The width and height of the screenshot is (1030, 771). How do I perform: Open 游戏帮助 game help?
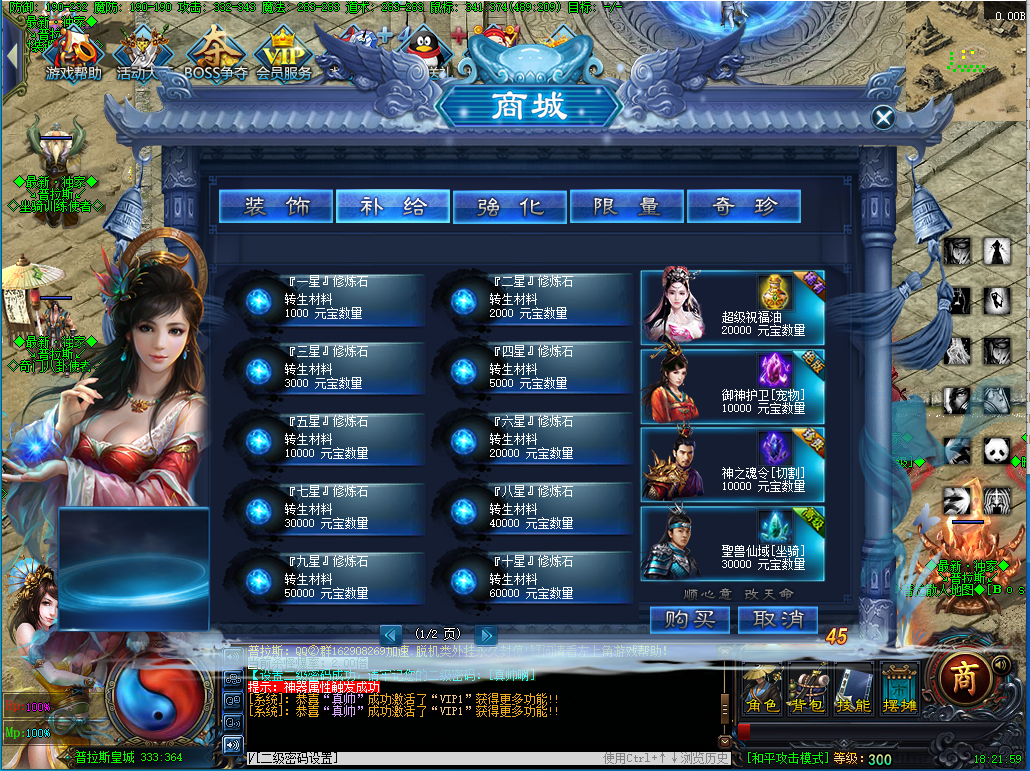pos(73,55)
